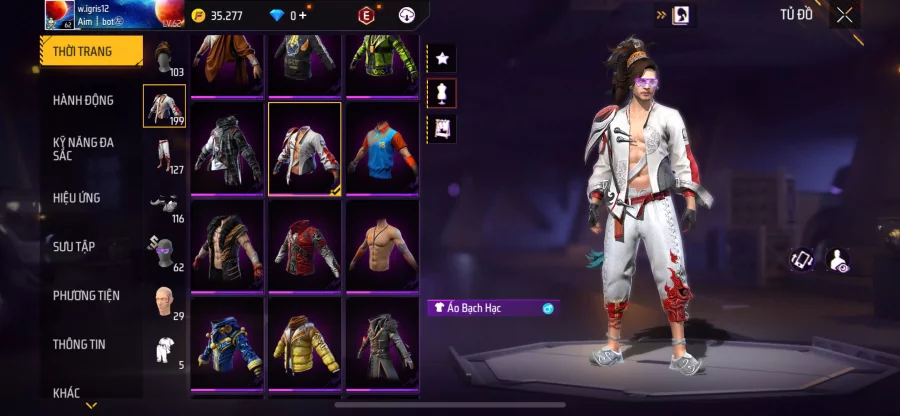The height and width of the screenshot is (416, 900).
Task: Show the pants subcategory with 127 items
Action: [165, 155]
